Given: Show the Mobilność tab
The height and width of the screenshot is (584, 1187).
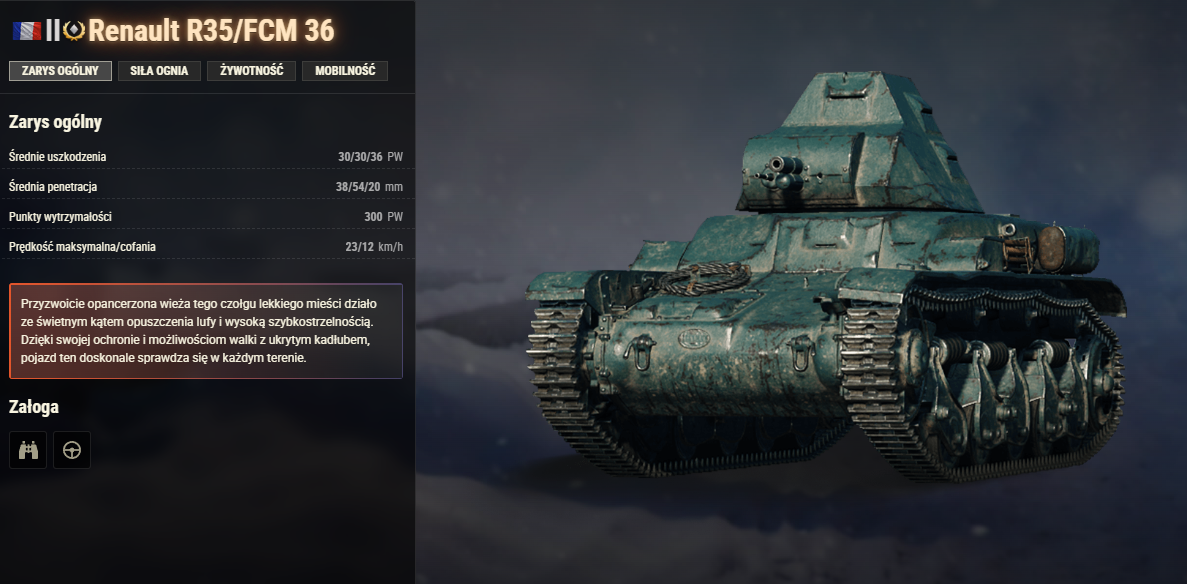Looking at the screenshot, I should click(x=345, y=71).
